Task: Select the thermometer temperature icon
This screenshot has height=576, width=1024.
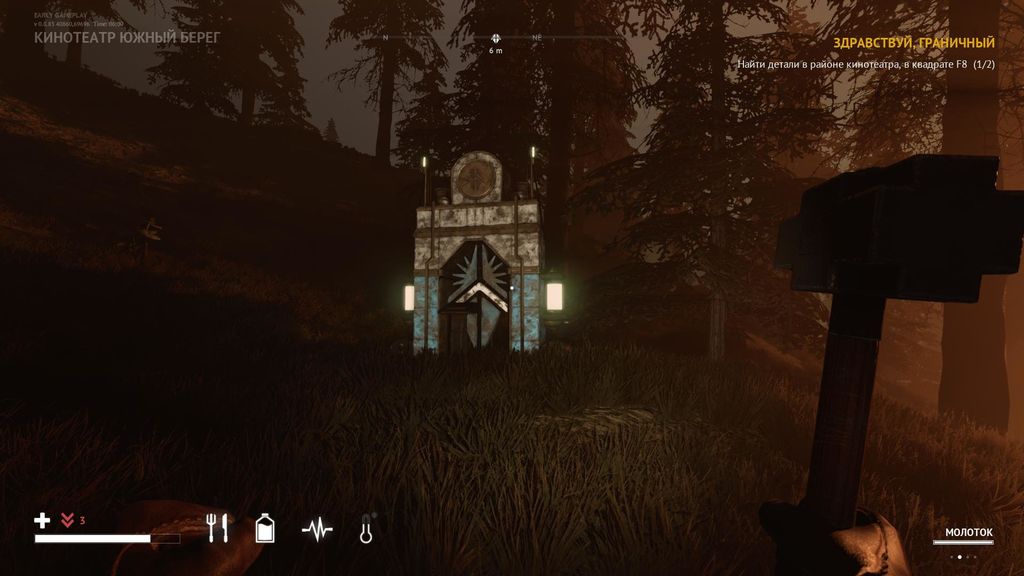Action: point(366,528)
